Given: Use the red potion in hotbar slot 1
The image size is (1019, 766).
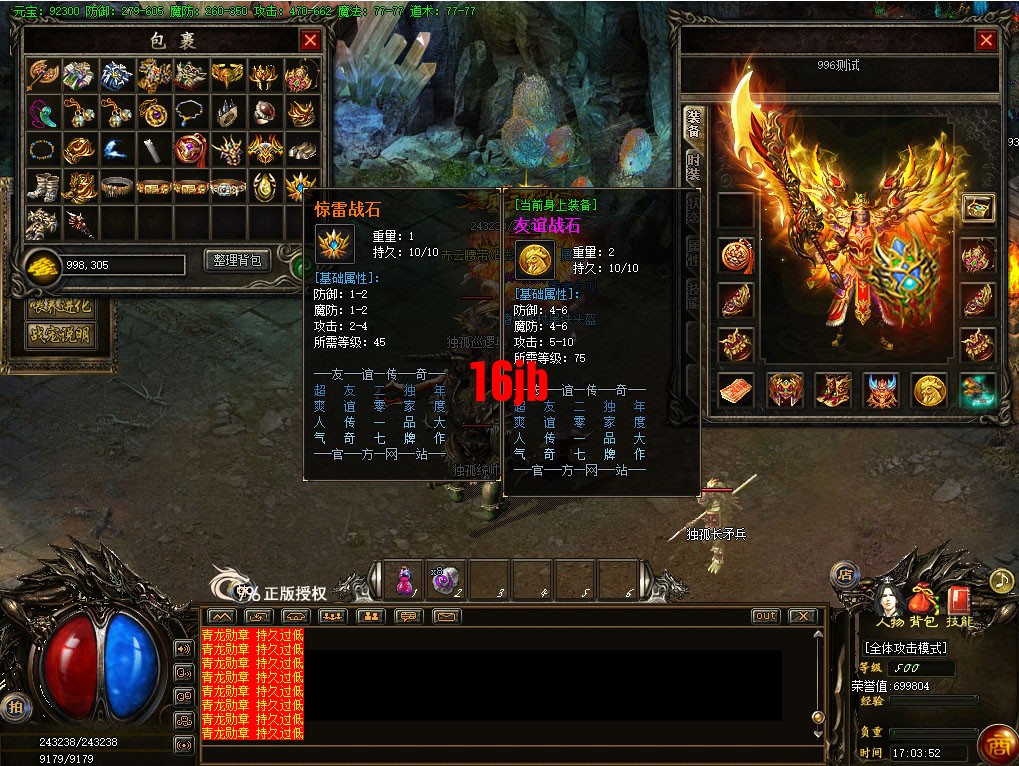Looking at the screenshot, I should 403,579.
